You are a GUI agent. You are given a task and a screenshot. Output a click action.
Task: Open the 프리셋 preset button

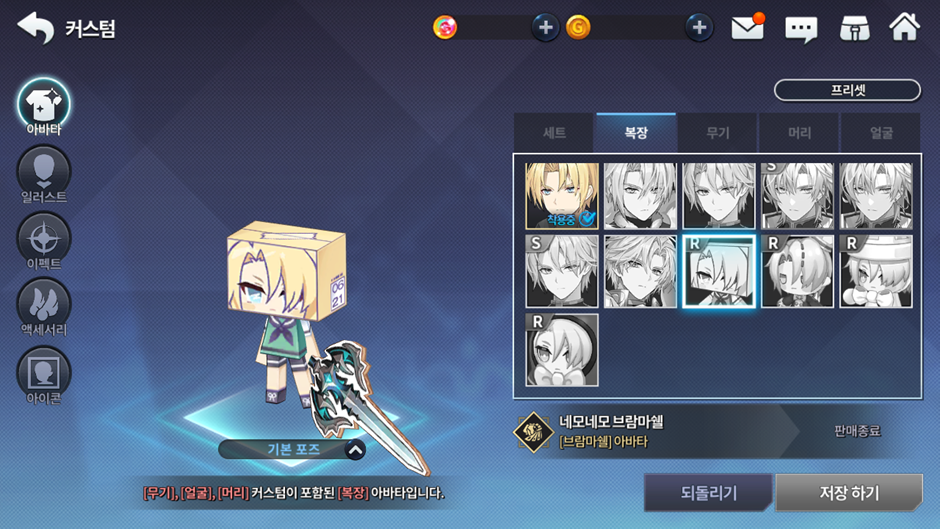pos(847,90)
